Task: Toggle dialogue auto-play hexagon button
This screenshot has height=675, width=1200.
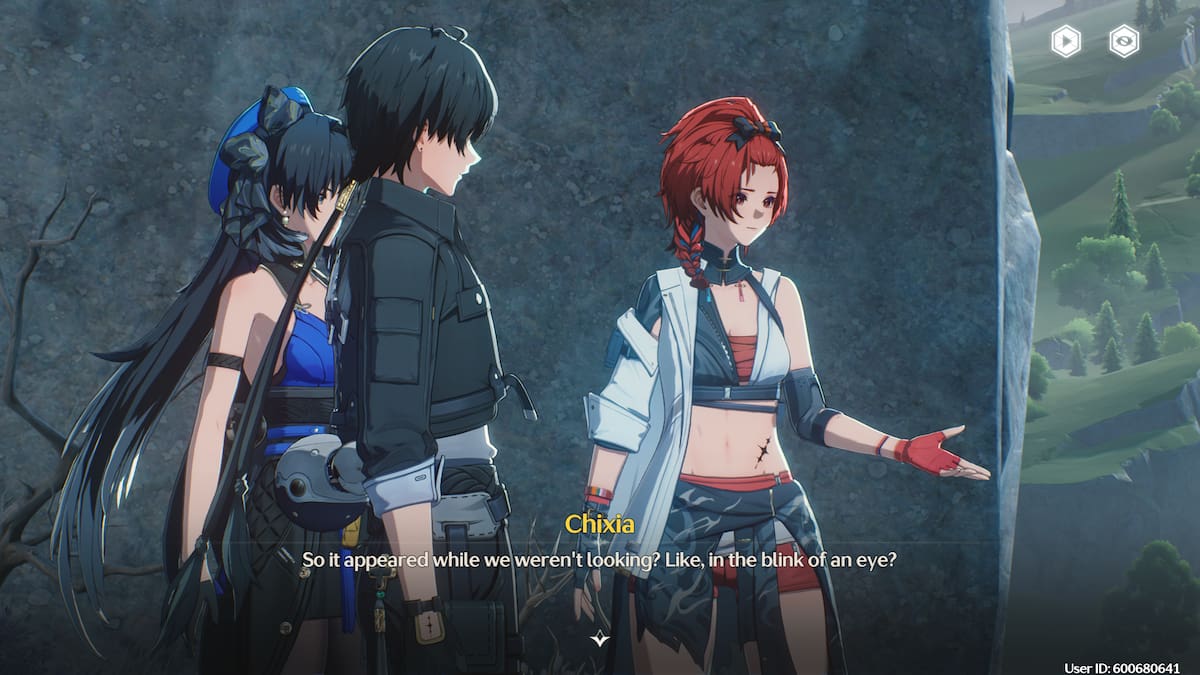Action: pos(1066,42)
